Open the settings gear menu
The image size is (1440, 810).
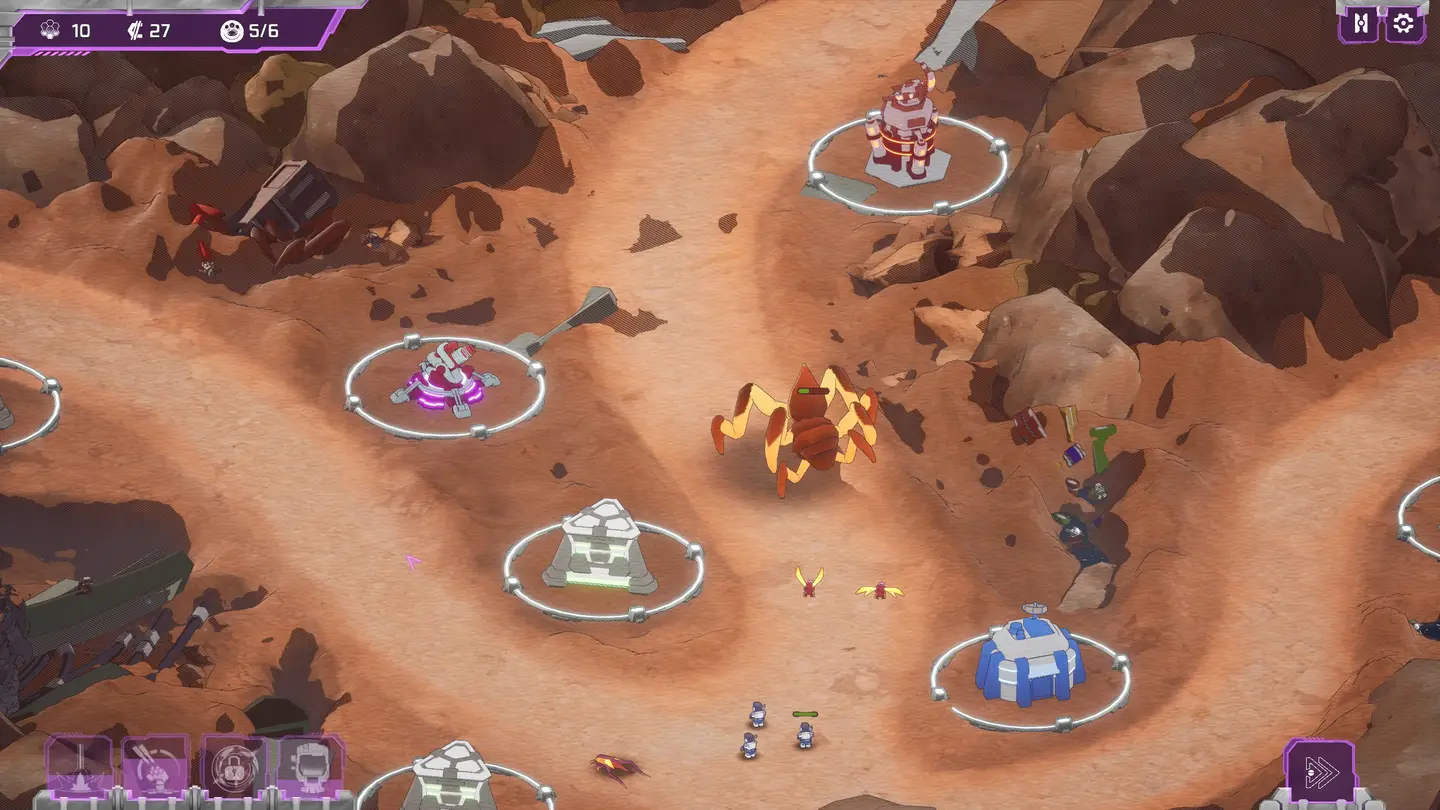click(1404, 24)
